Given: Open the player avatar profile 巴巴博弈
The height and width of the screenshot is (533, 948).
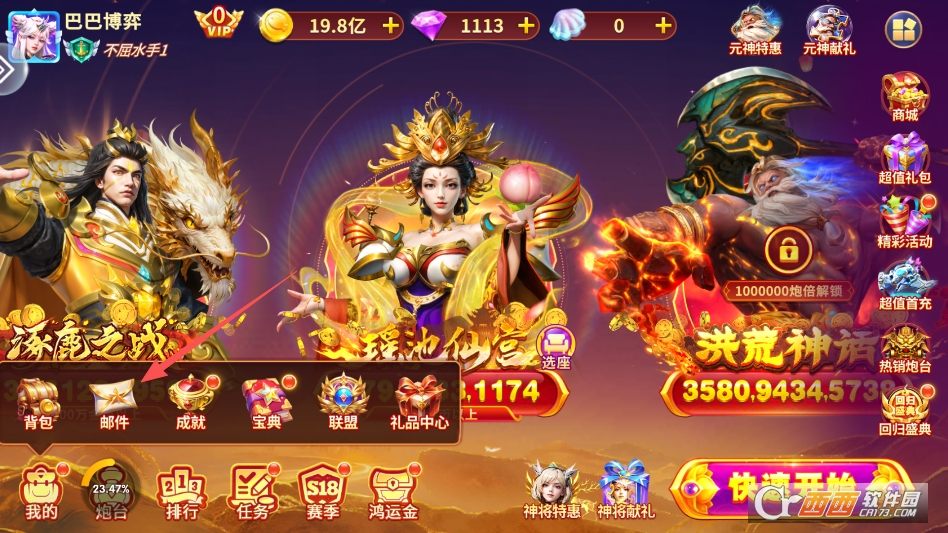Looking at the screenshot, I should tap(33, 32).
